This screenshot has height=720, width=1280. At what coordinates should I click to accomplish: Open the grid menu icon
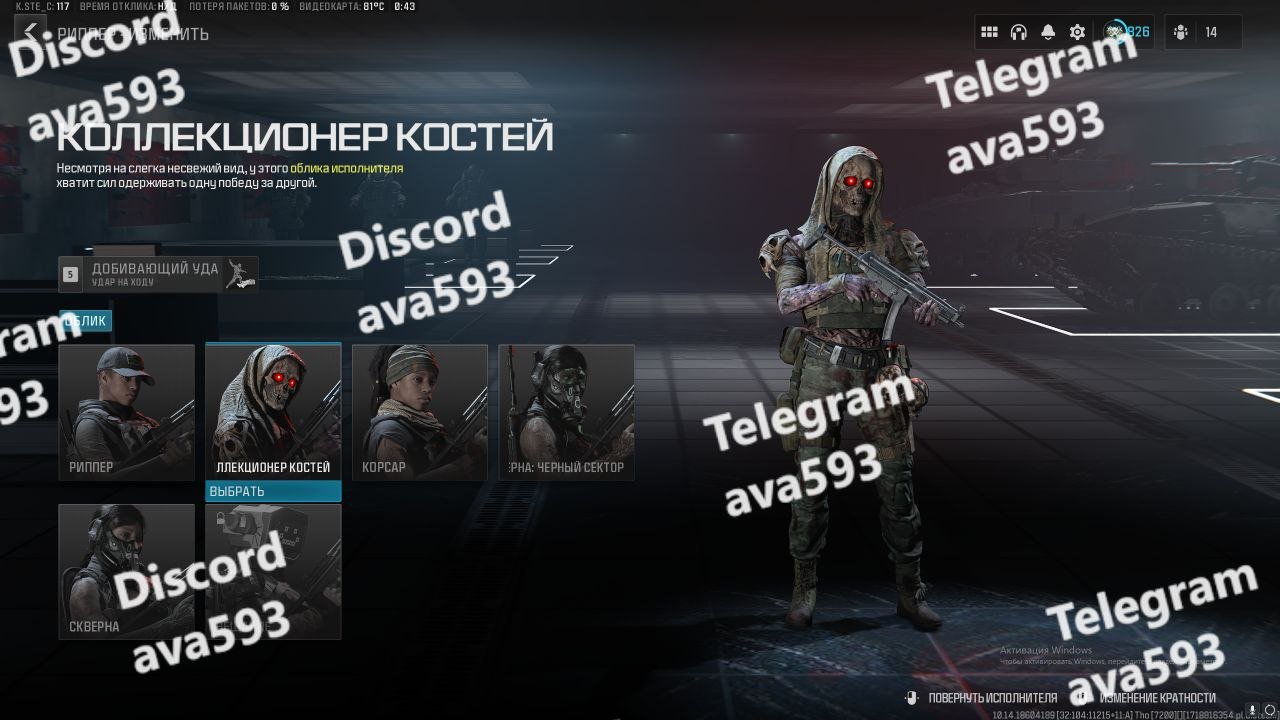coord(989,32)
